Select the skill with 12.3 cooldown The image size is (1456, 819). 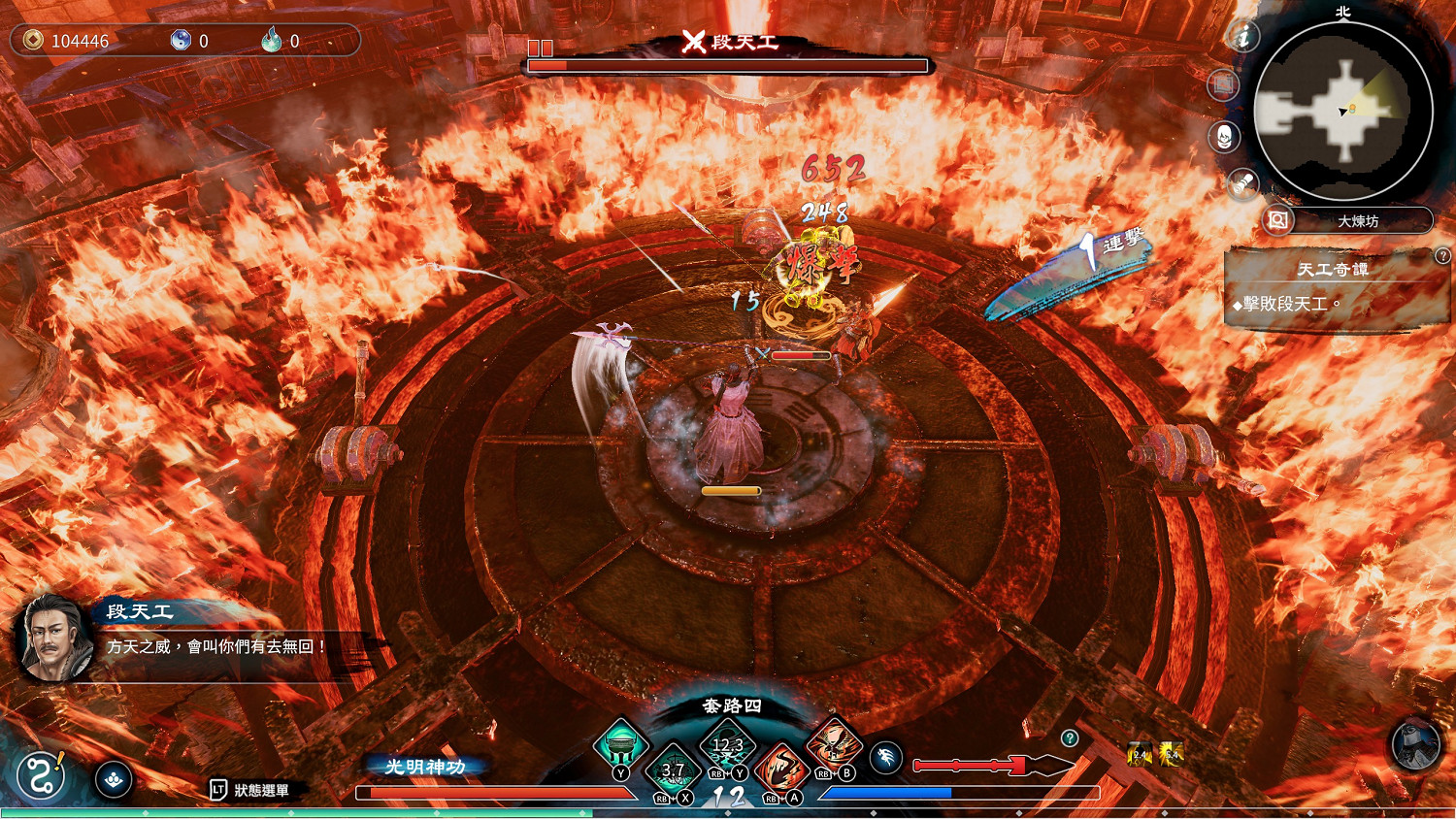coord(727,746)
